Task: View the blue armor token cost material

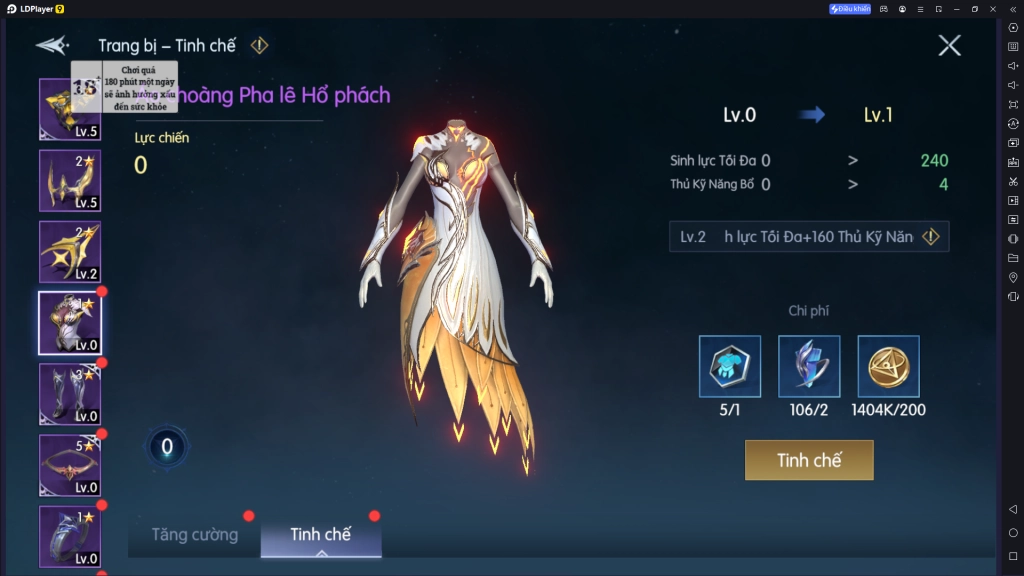Action: coord(730,366)
